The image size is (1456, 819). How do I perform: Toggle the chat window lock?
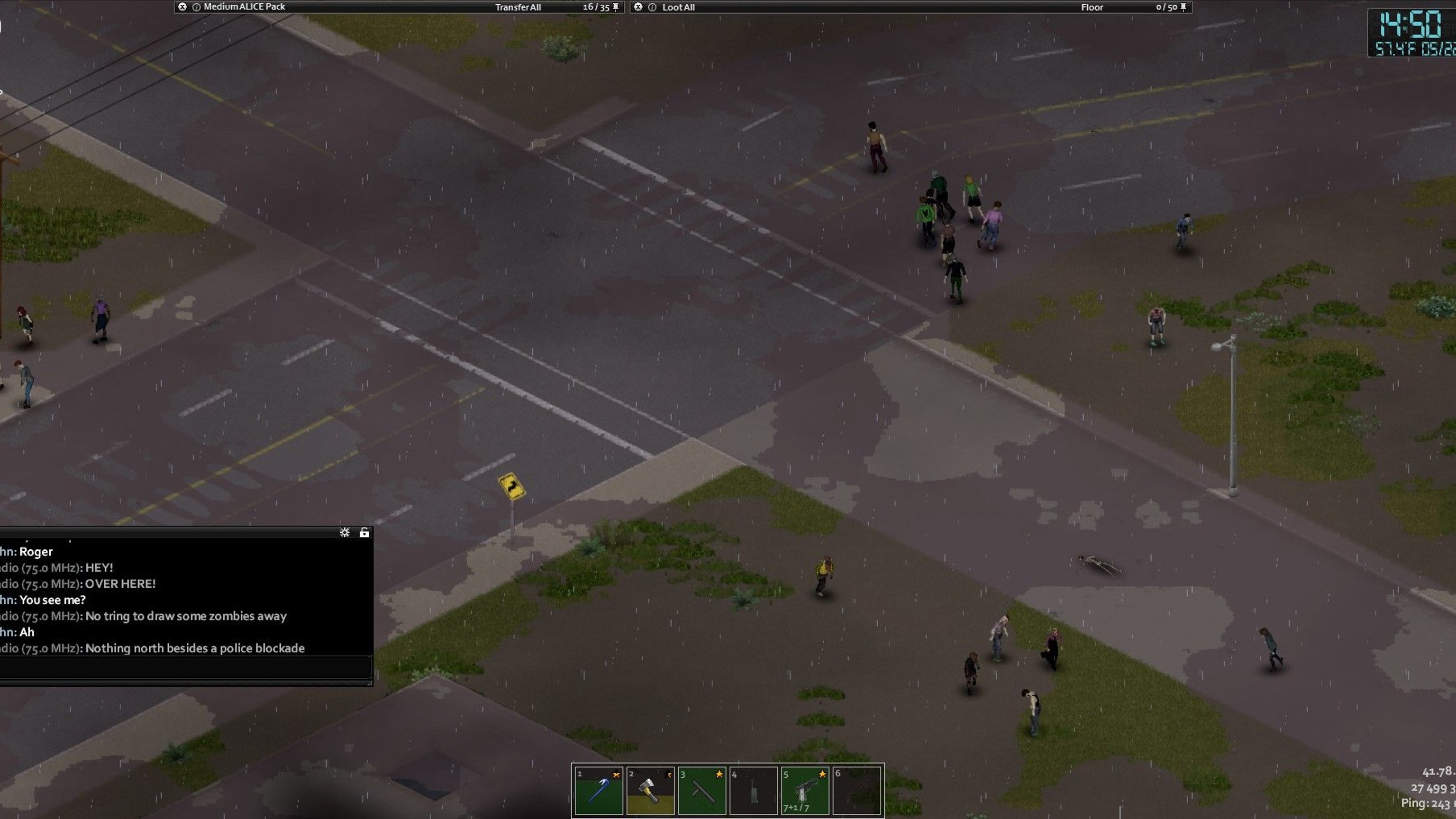tap(364, 532)
